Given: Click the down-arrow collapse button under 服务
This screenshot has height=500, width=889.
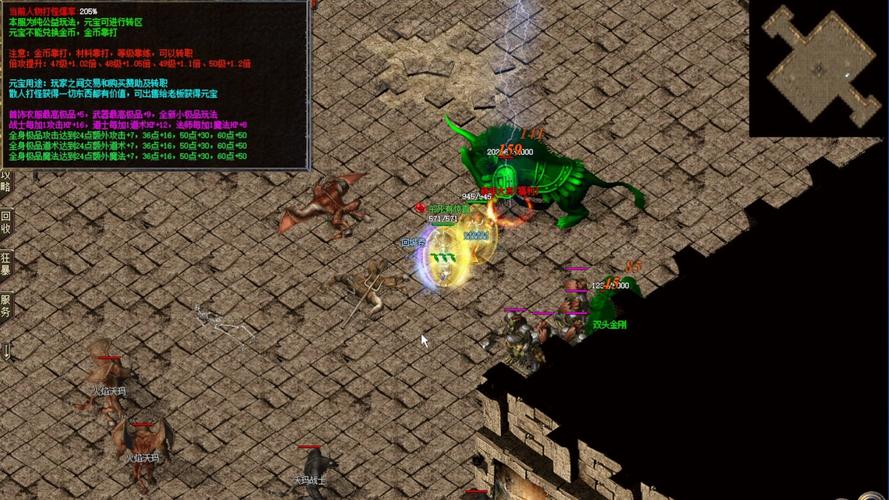Looking at the screenshot, I should point(6,349).
